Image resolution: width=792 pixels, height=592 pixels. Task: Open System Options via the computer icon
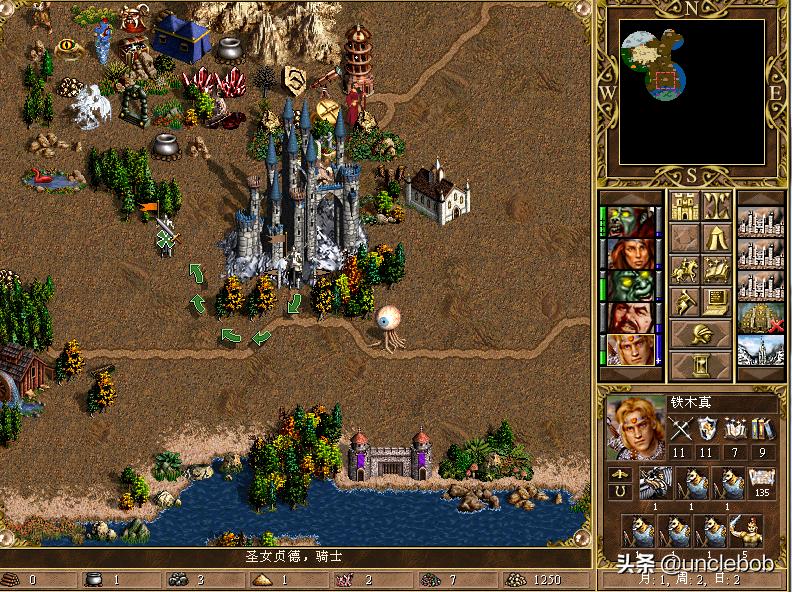point(715,300)
